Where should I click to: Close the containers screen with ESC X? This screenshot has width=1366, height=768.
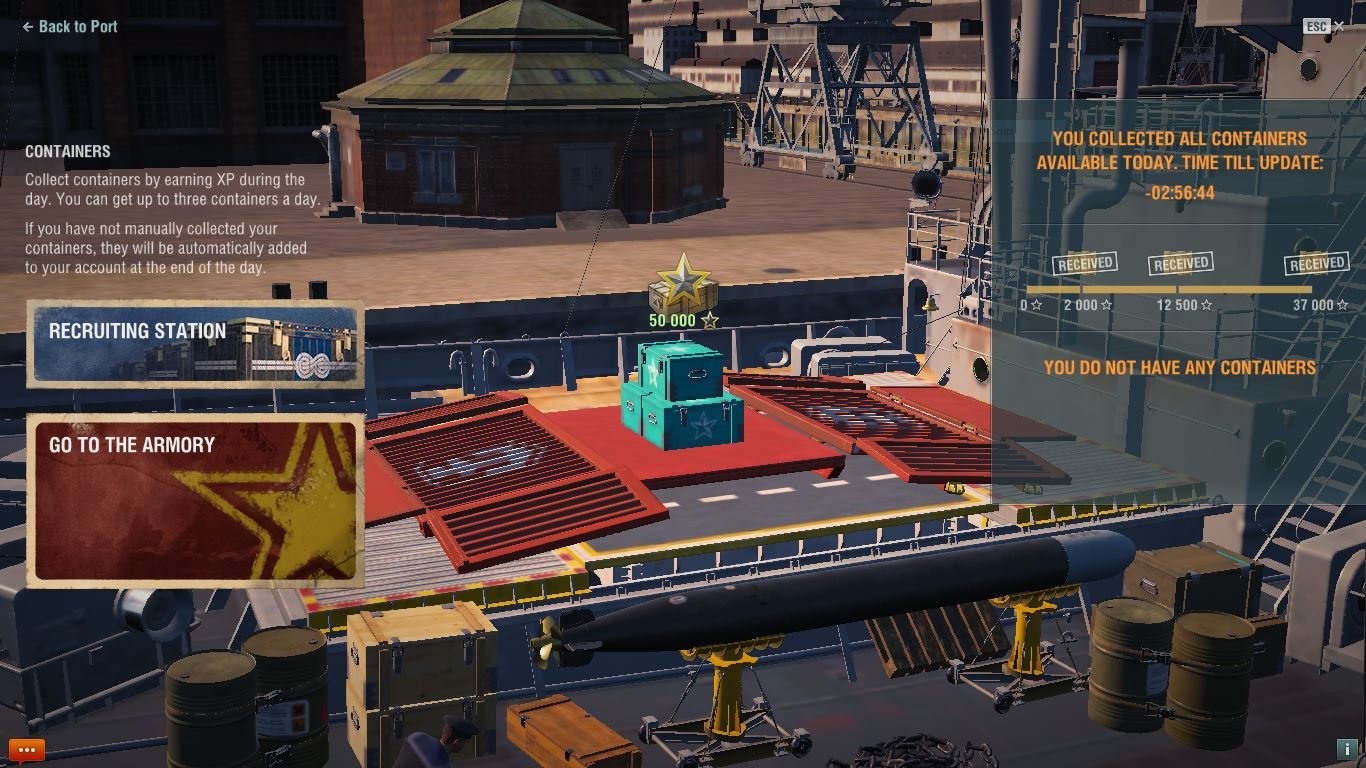pyautogui.click(x=1338, y=27)
